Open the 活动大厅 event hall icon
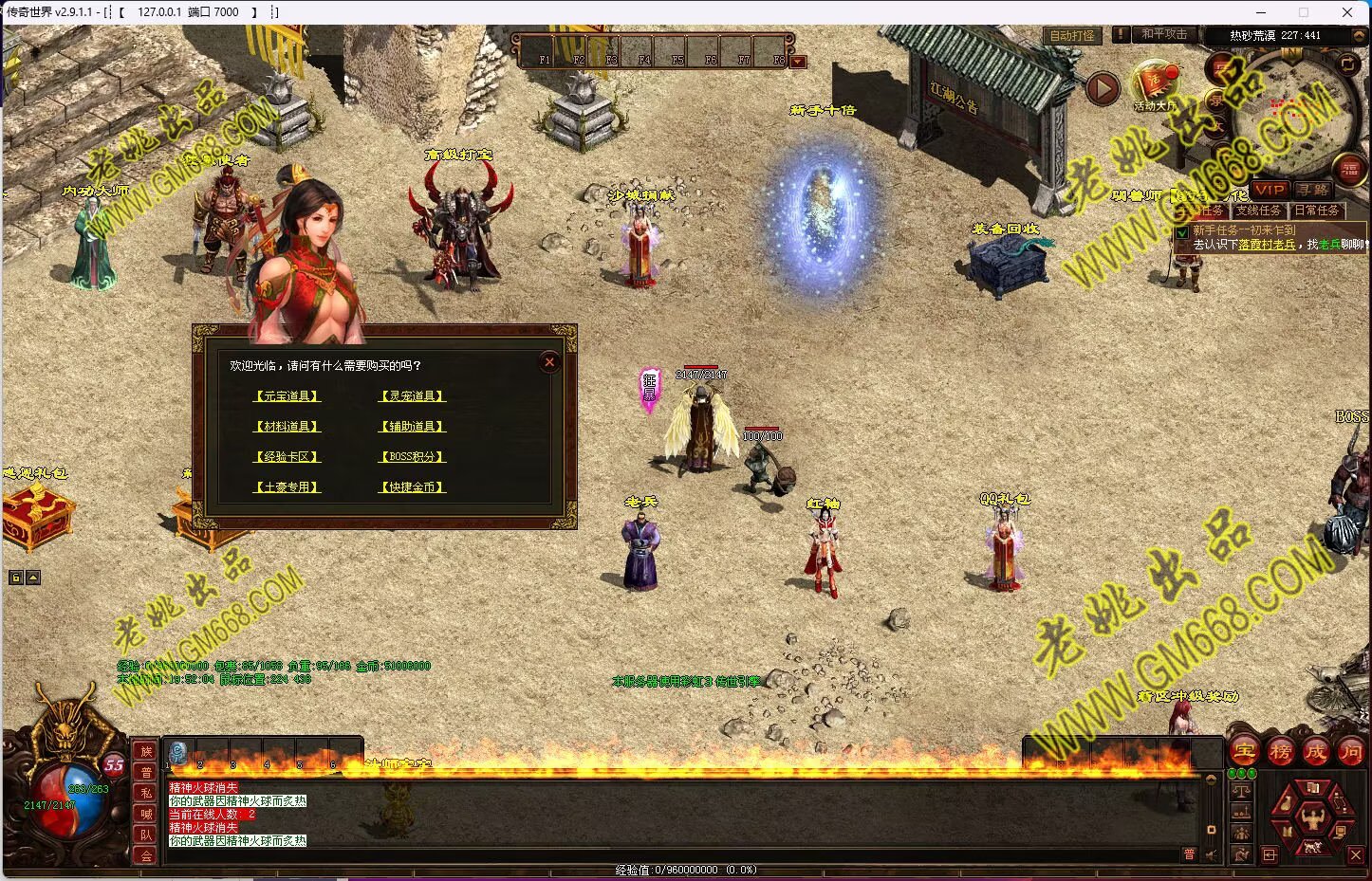This screenshot has height=881, width=1372. [x=1155, y=85]
